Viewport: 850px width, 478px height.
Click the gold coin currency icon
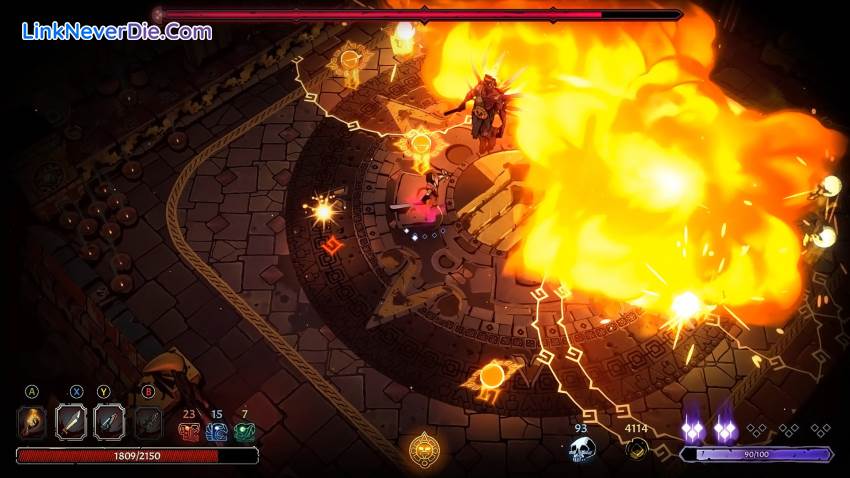click(x=636, y=449)
